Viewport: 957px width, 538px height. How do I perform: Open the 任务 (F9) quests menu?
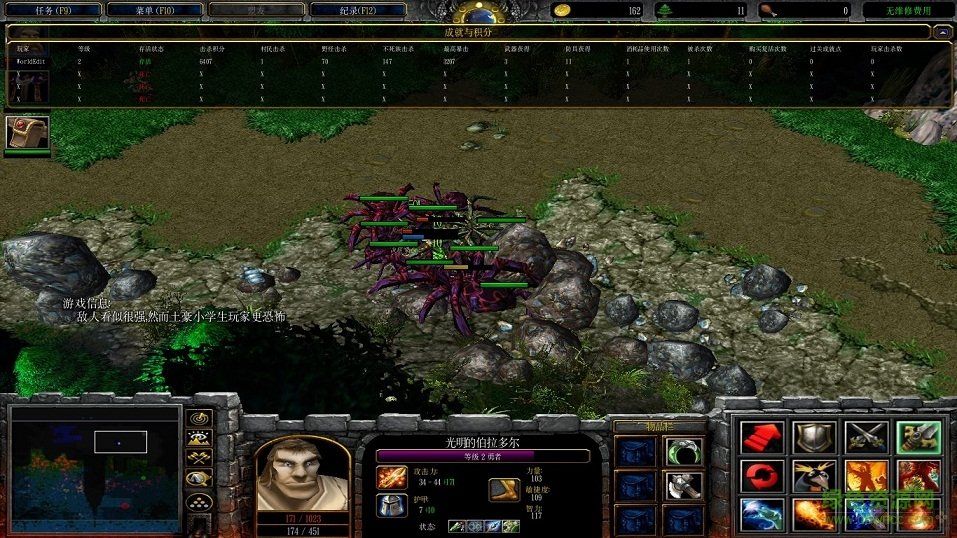52,10
